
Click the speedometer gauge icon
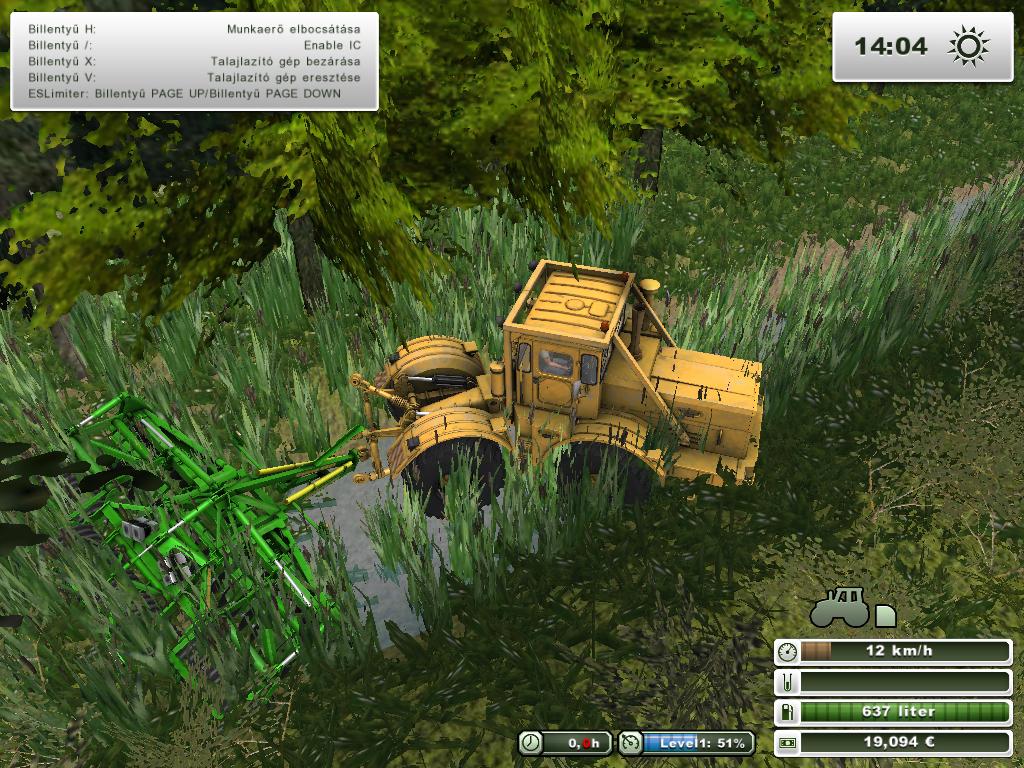tap(789, 652)
